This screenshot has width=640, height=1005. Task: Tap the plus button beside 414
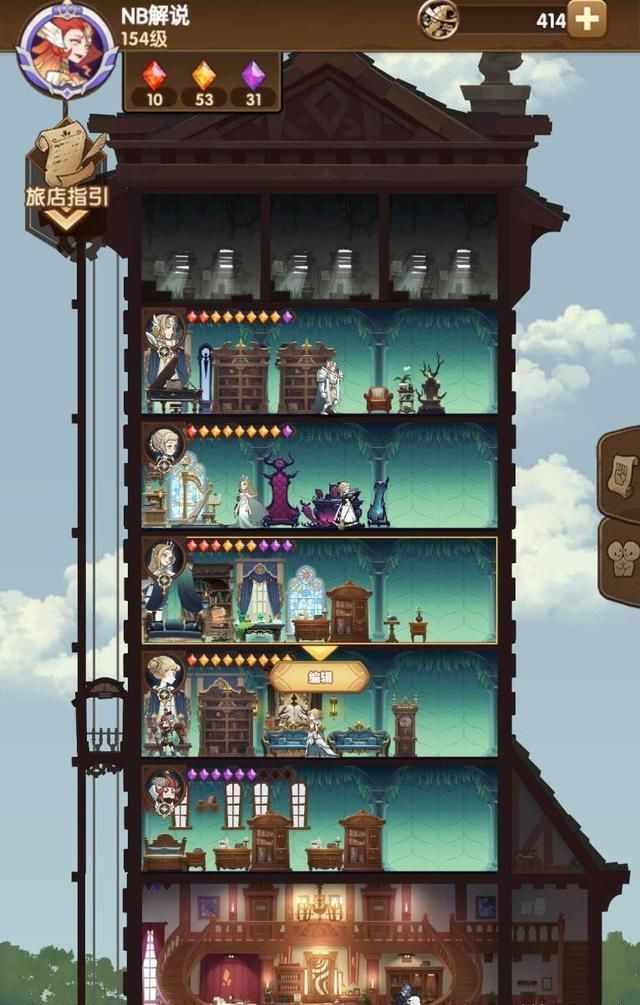coord(586,19)
